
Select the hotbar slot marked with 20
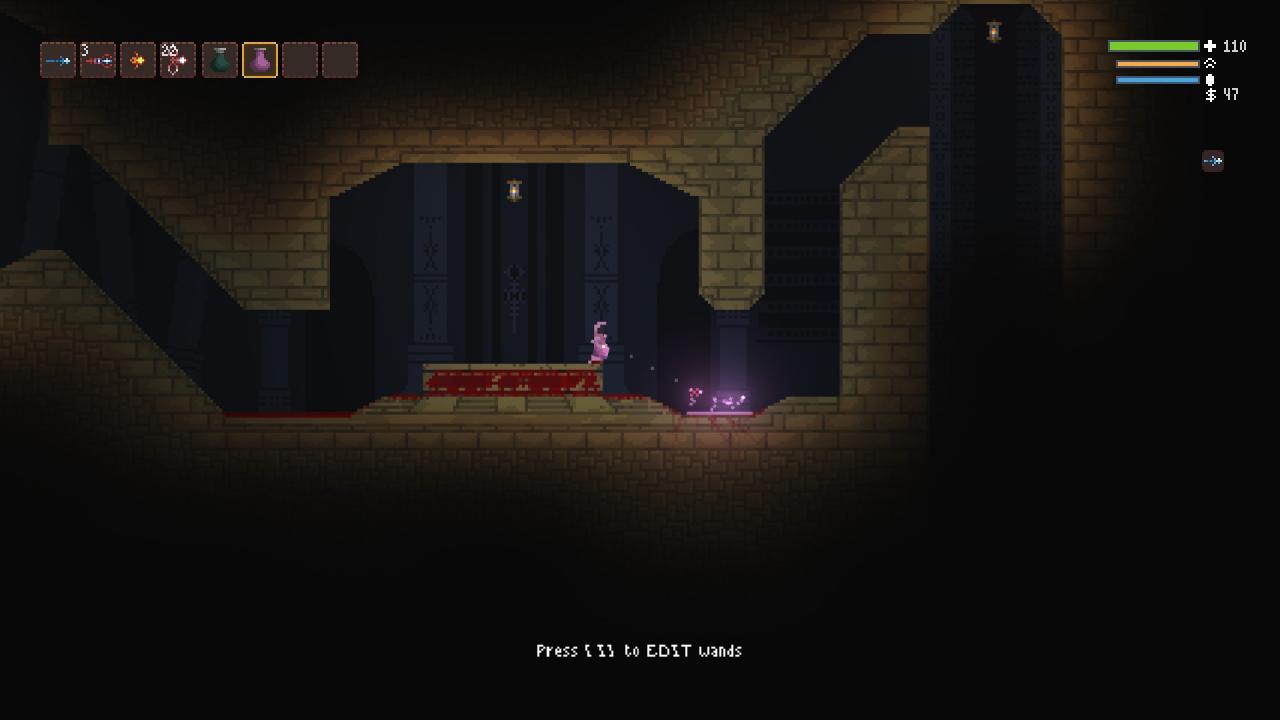(x=178, y=60)
